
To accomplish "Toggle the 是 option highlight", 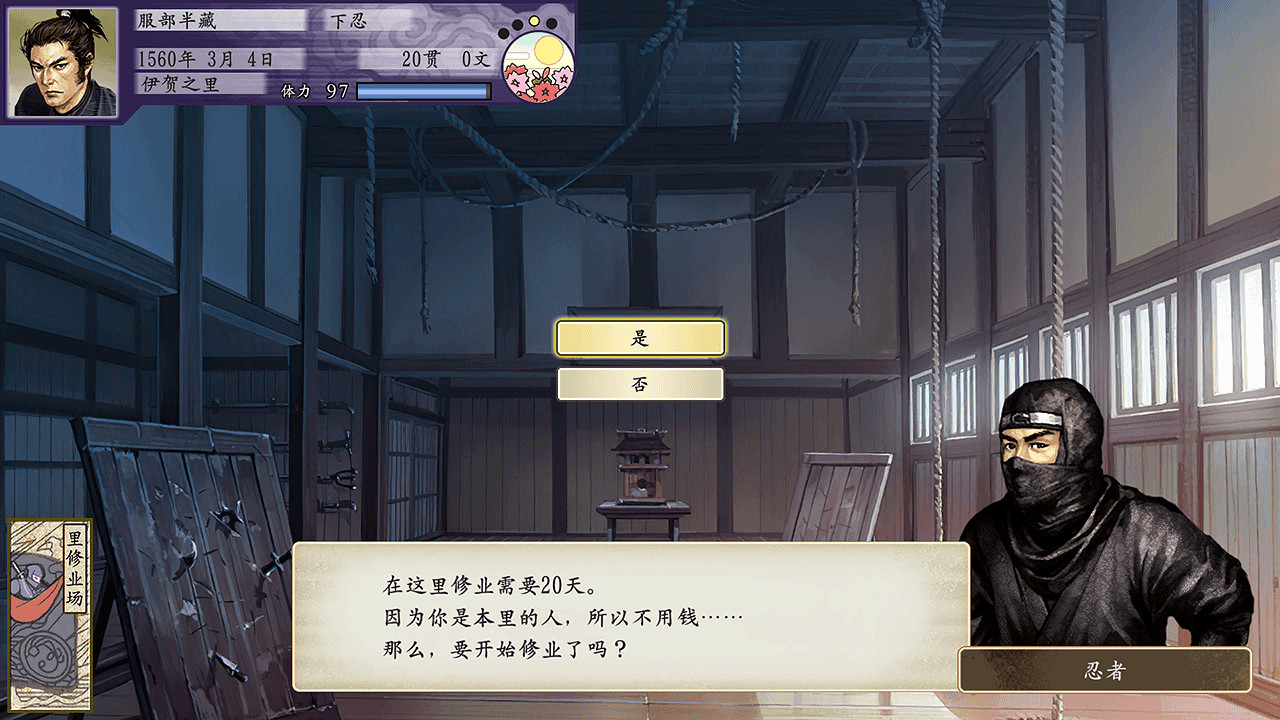I will coord(640,338).
